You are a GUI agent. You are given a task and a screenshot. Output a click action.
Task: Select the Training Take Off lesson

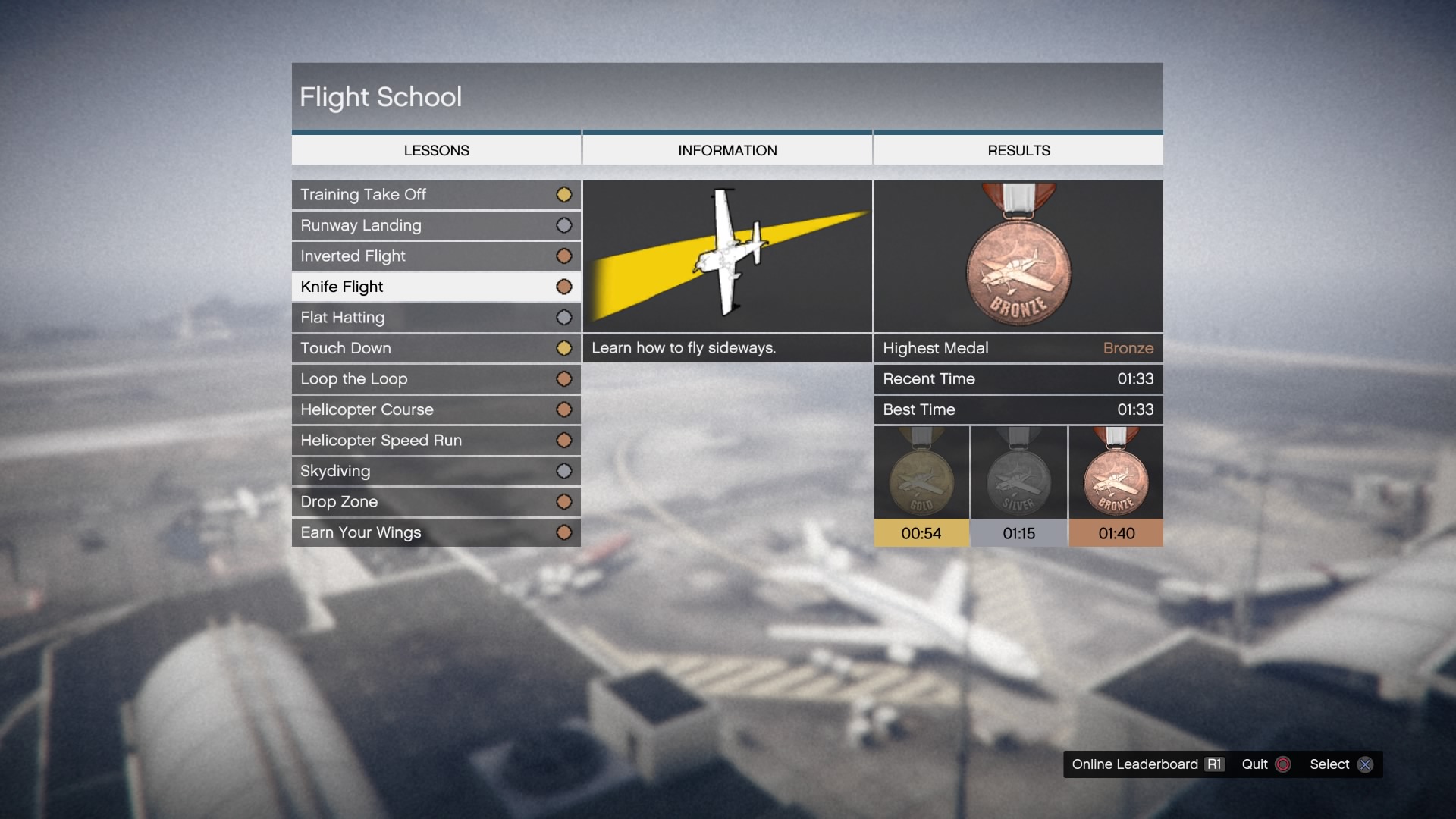pyautogui.click(x=436, y=195)
